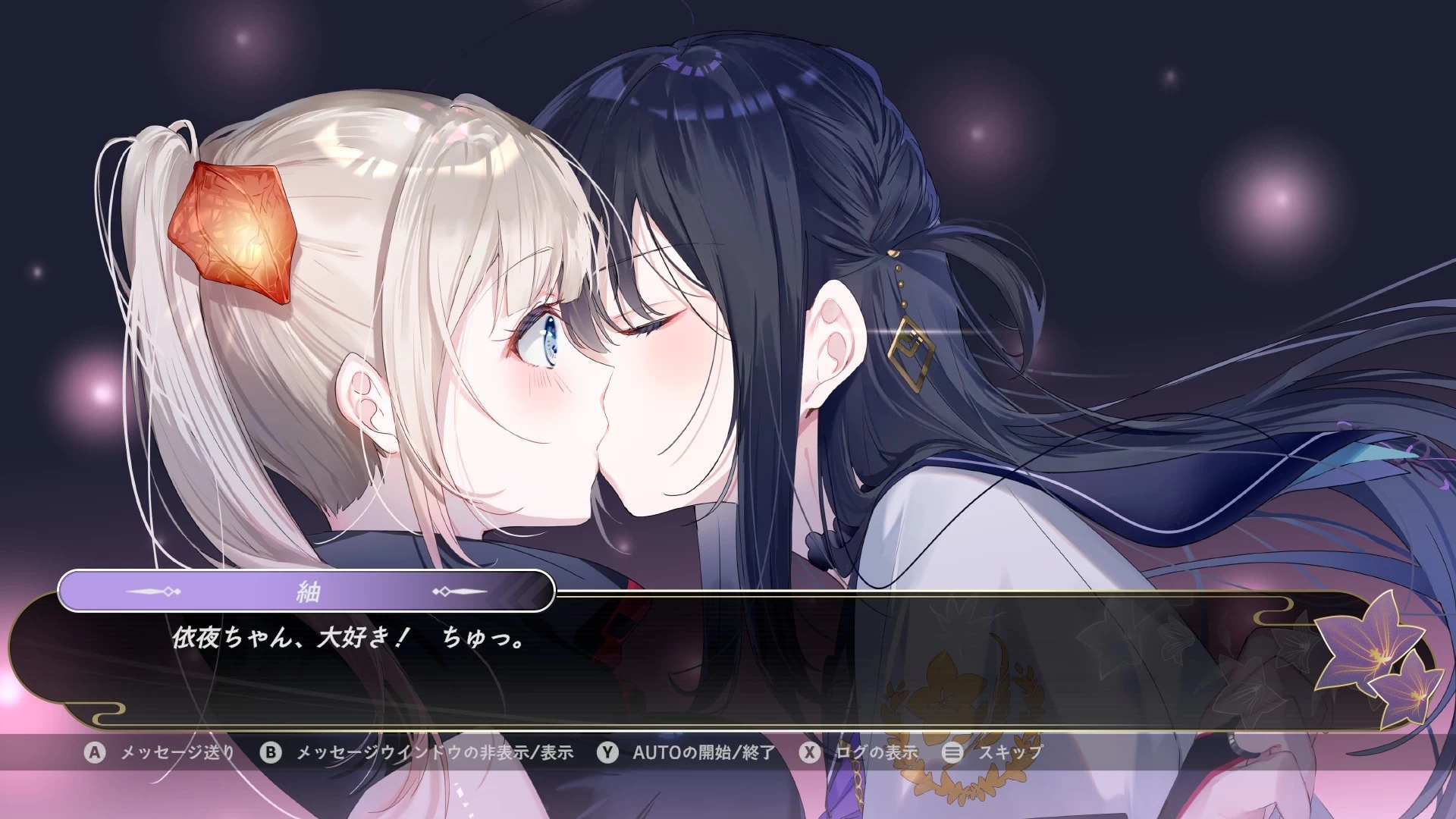Toggle the message window visibility with B
The image size is (1456, 819).
tap(271, 753)
